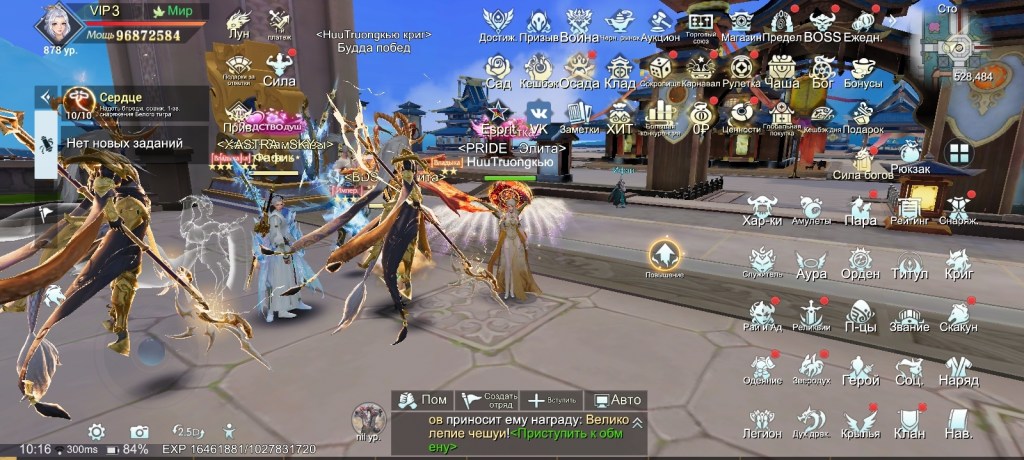Open the Рюкзак backpack

(909, 155)
